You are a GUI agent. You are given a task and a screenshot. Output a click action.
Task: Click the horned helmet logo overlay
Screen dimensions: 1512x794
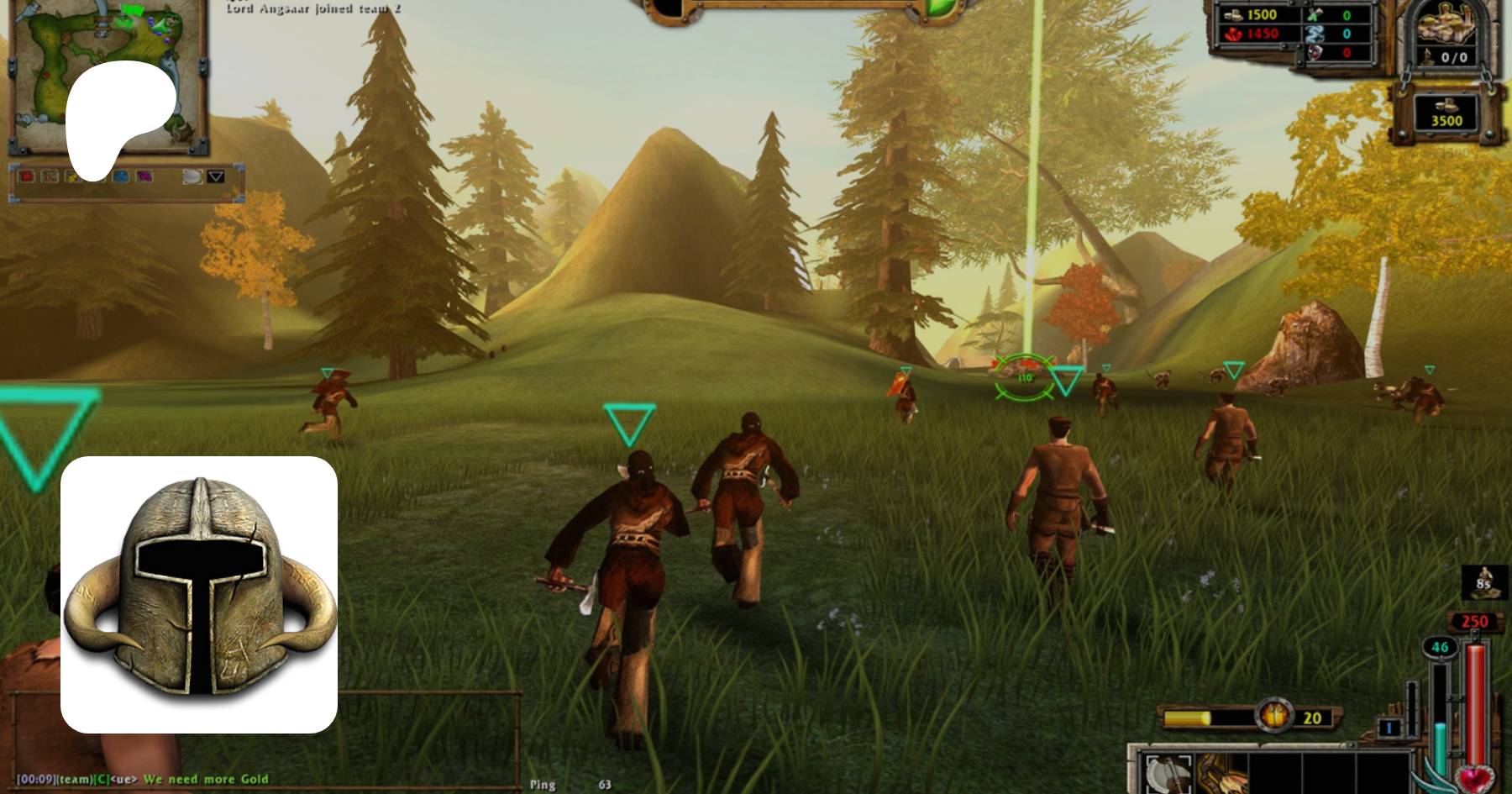pos(199,594)
